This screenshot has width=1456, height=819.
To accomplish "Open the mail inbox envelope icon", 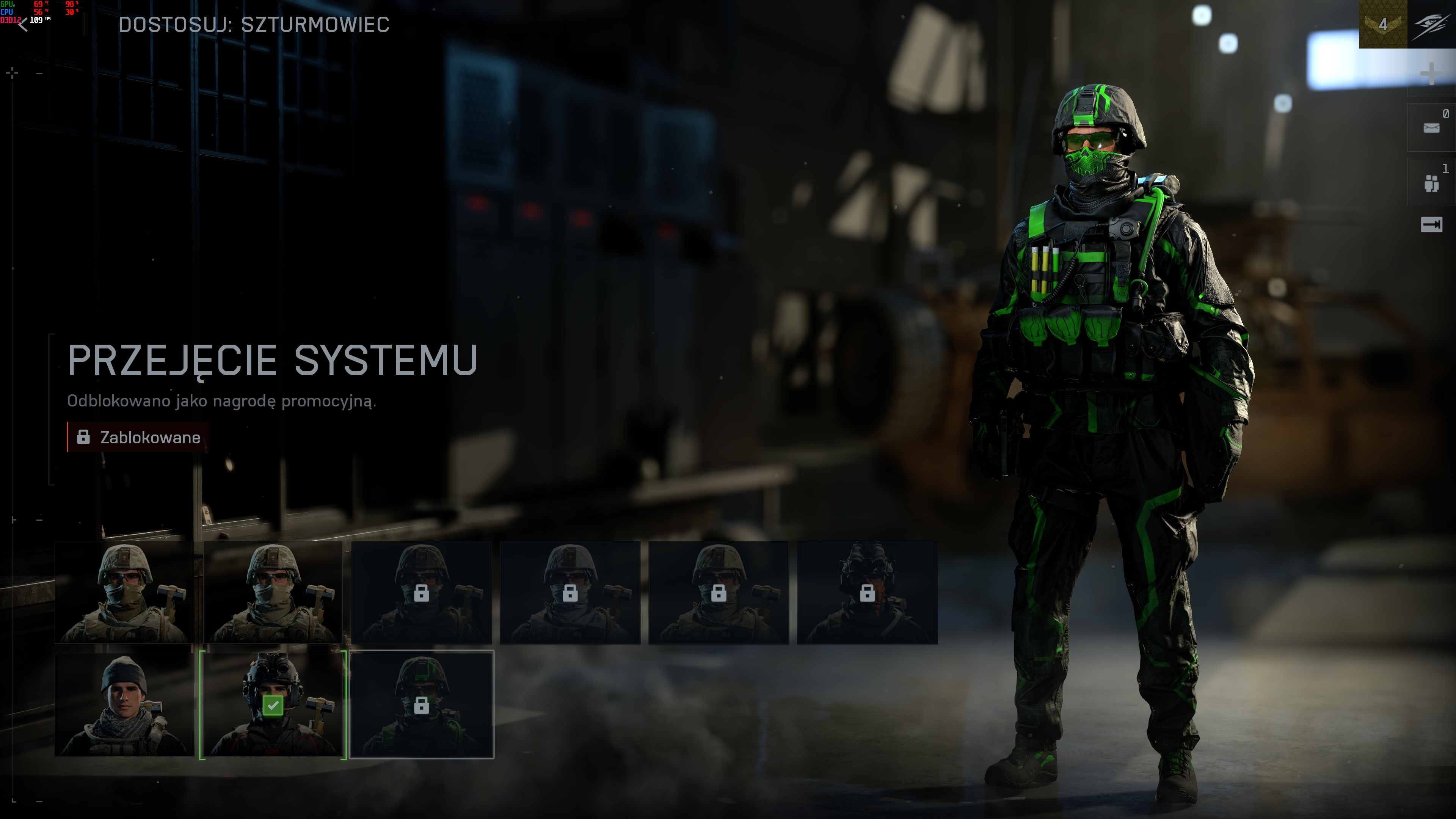I will 1431,128.
